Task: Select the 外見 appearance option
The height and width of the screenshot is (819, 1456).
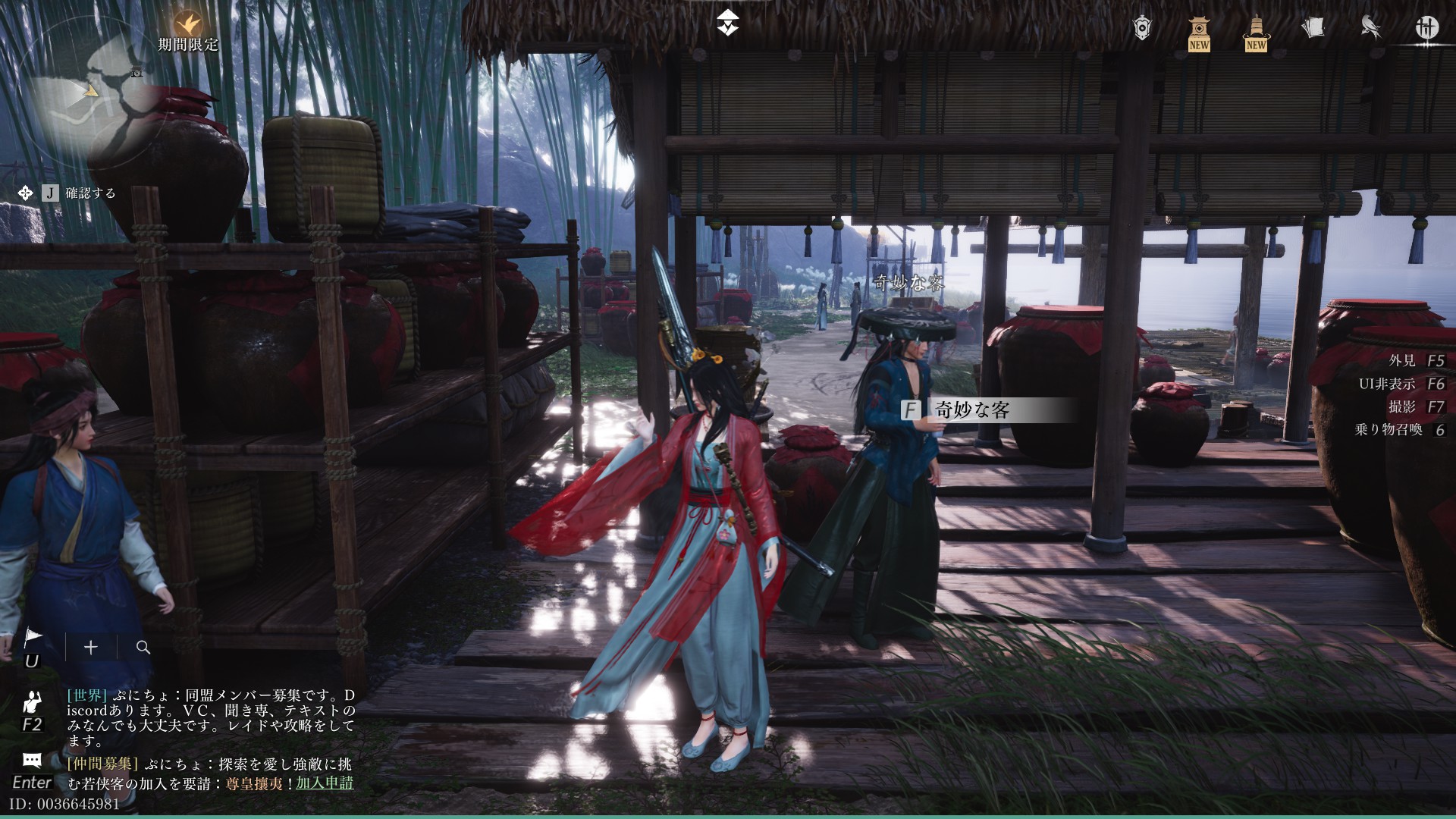Action: pos(1402,361)
